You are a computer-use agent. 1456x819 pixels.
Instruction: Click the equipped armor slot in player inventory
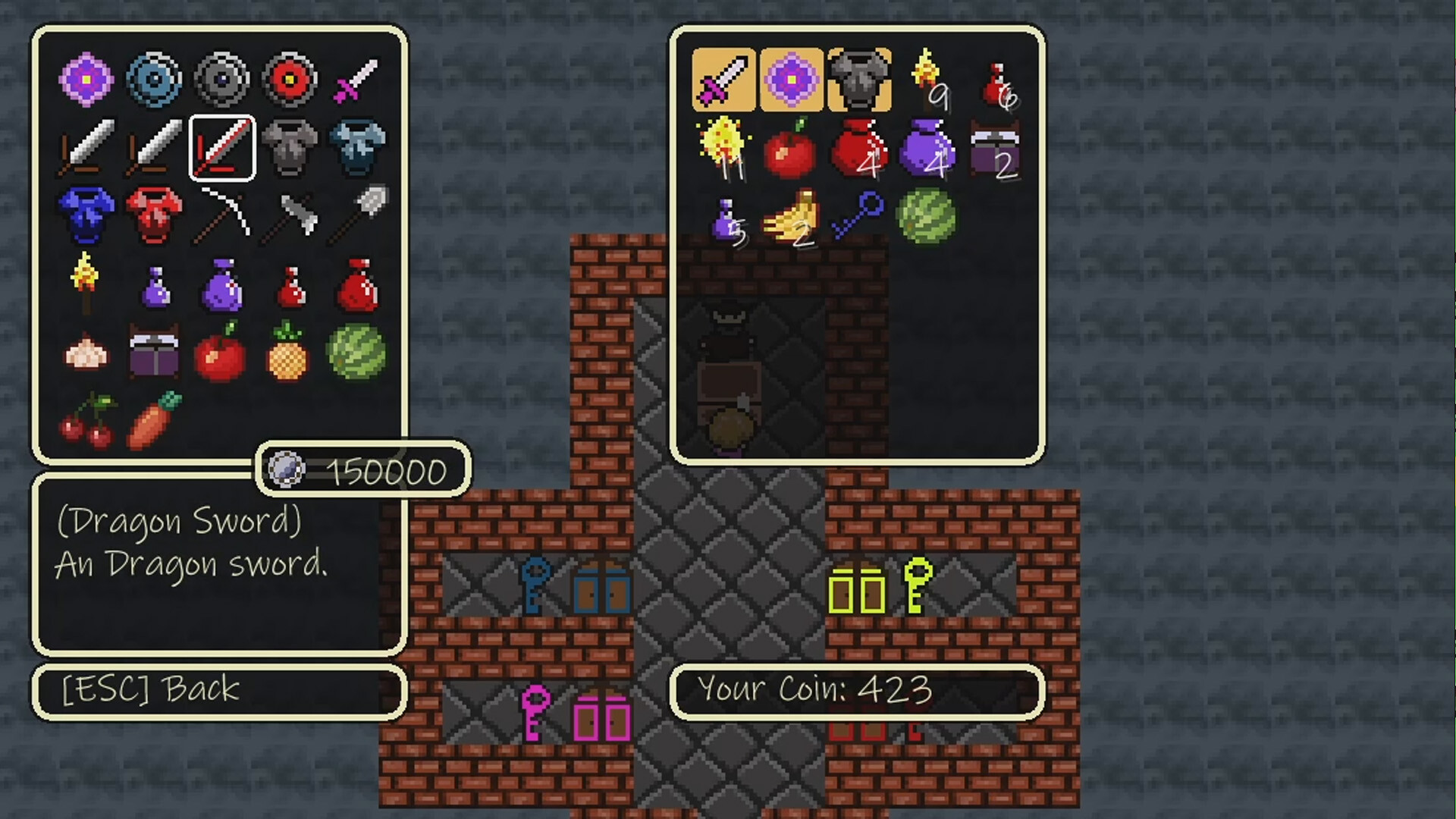click(x=858, y=78)
